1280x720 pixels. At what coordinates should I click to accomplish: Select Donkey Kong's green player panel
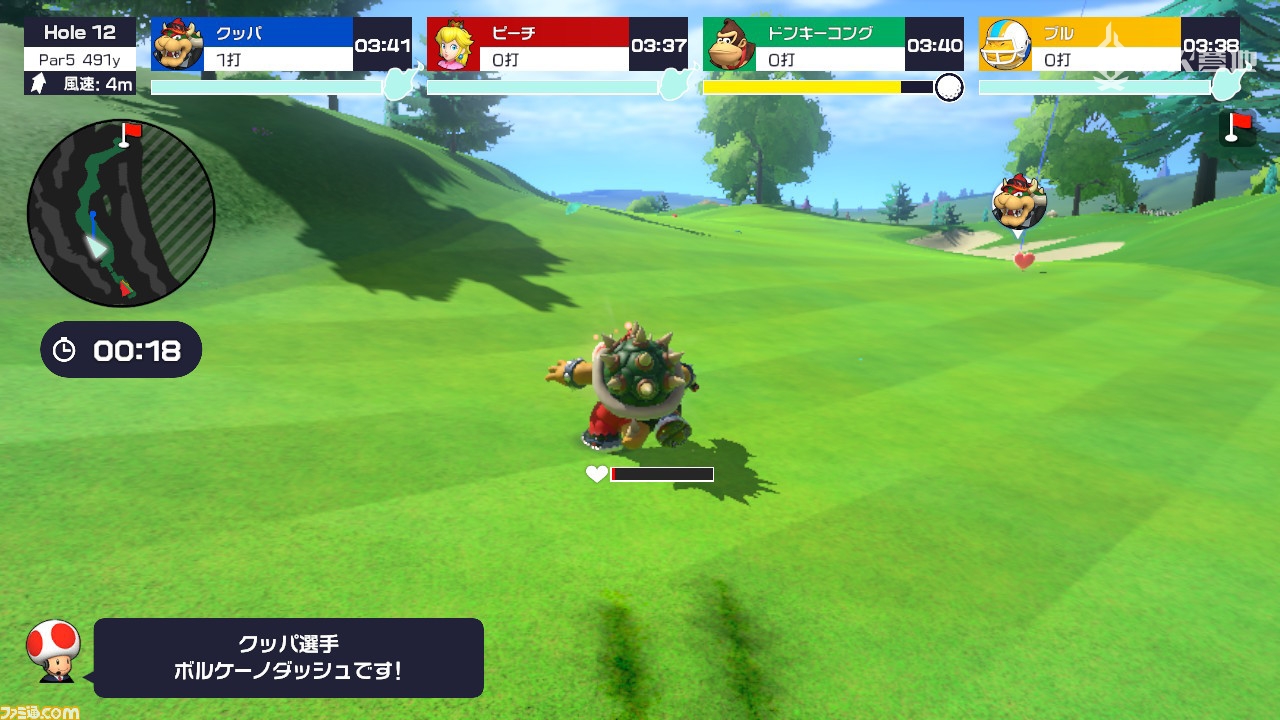tap(833, 45)
